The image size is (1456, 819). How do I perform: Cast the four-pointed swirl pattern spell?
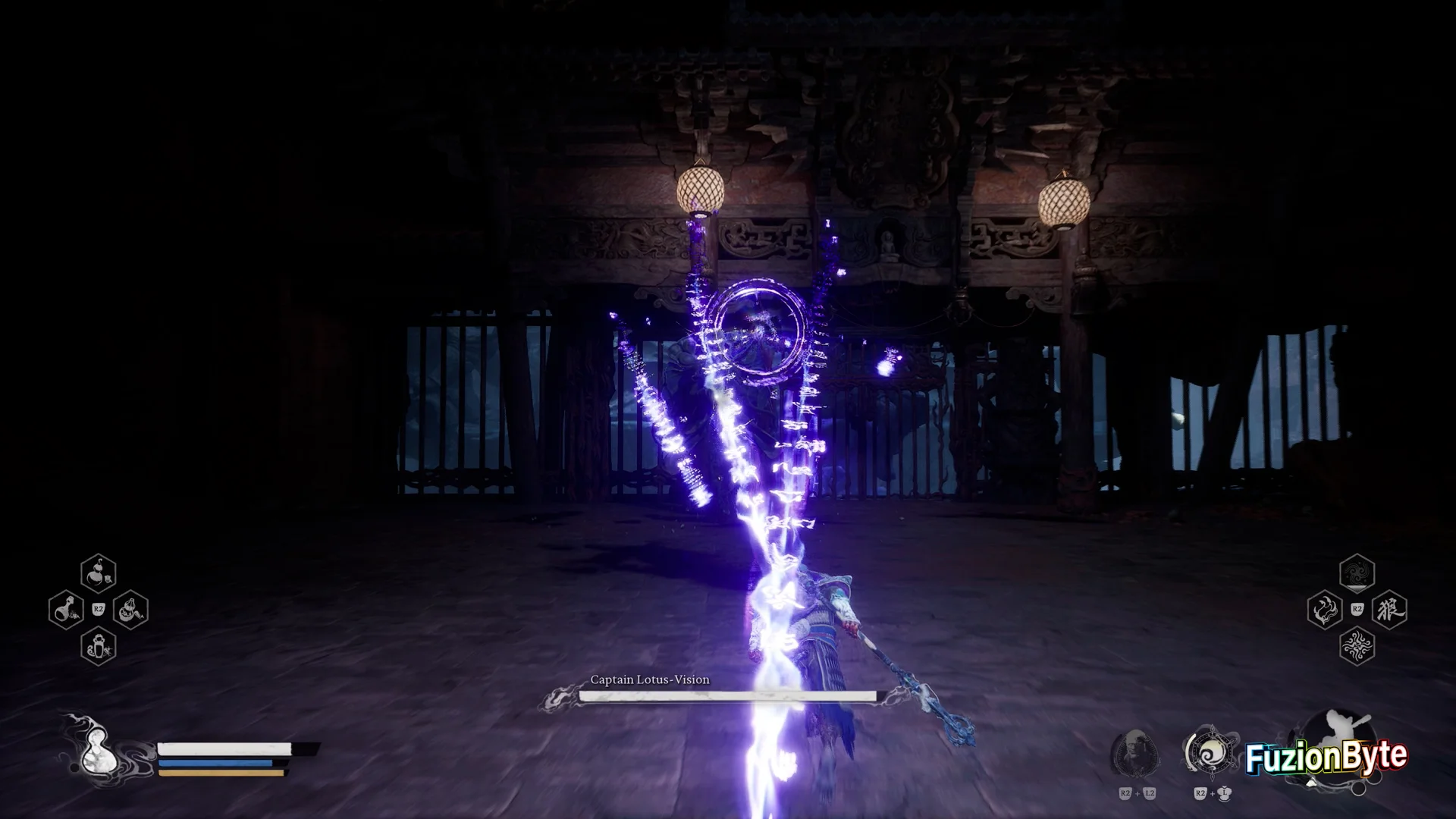click(x=1357, y=646)
